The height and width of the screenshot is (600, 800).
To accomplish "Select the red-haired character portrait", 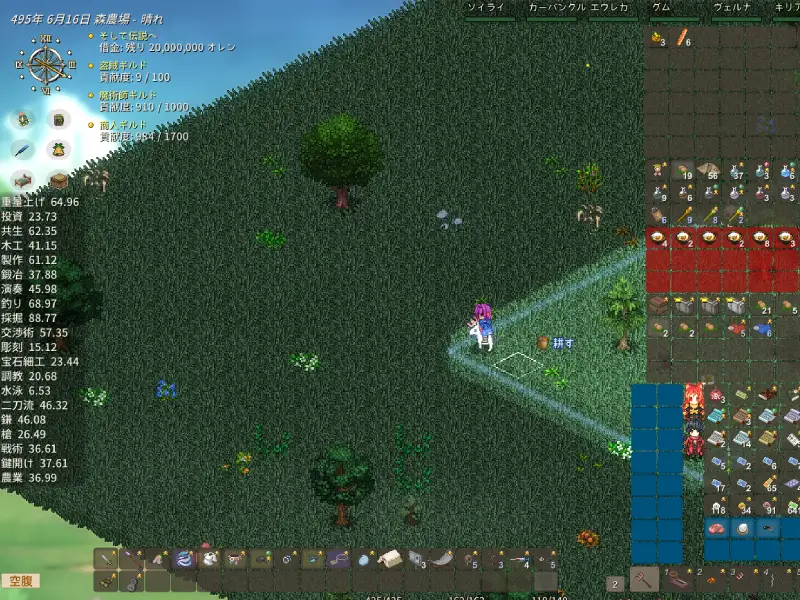I will 693,402.
